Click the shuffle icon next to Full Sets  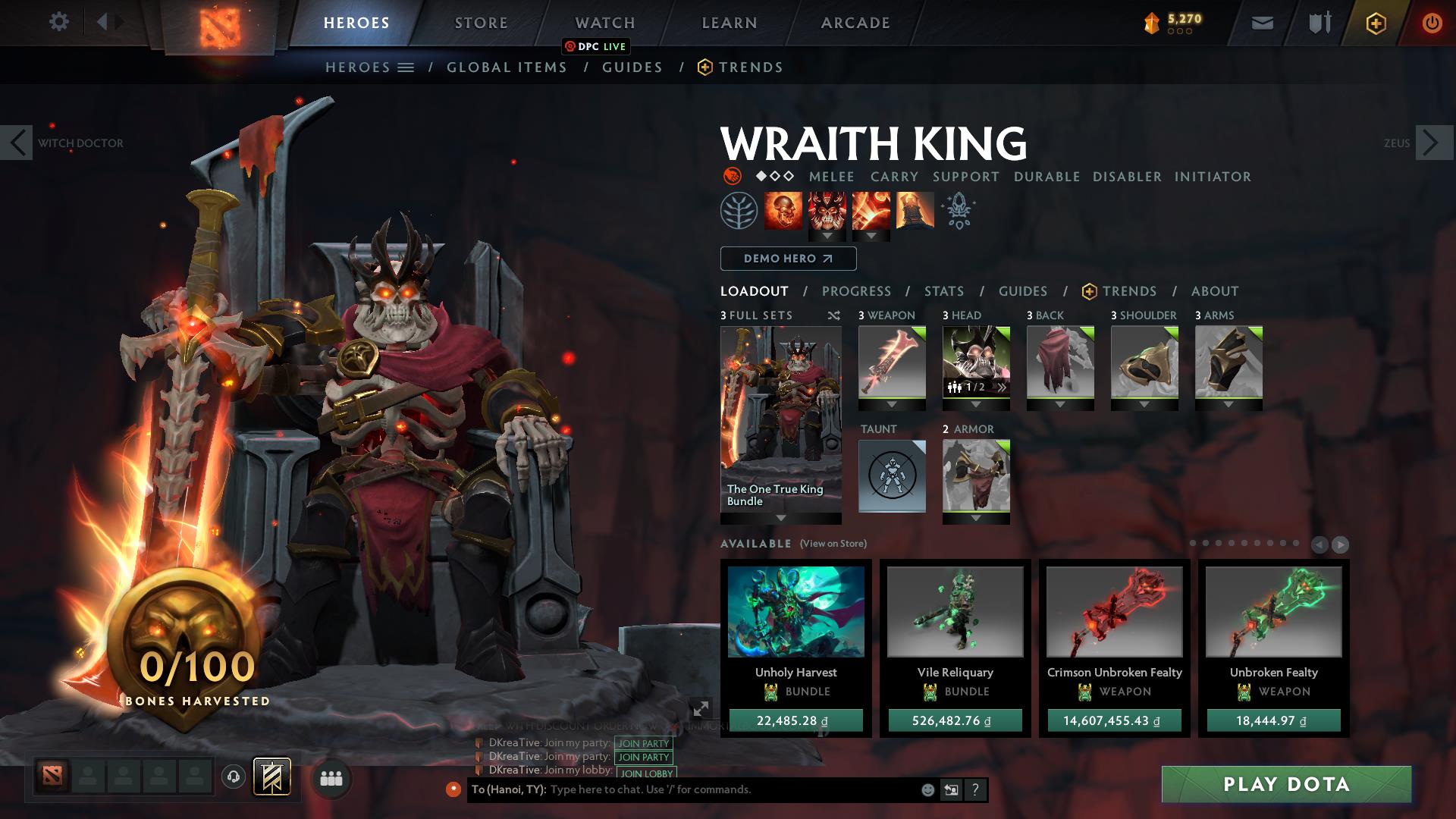pos(834,315)
